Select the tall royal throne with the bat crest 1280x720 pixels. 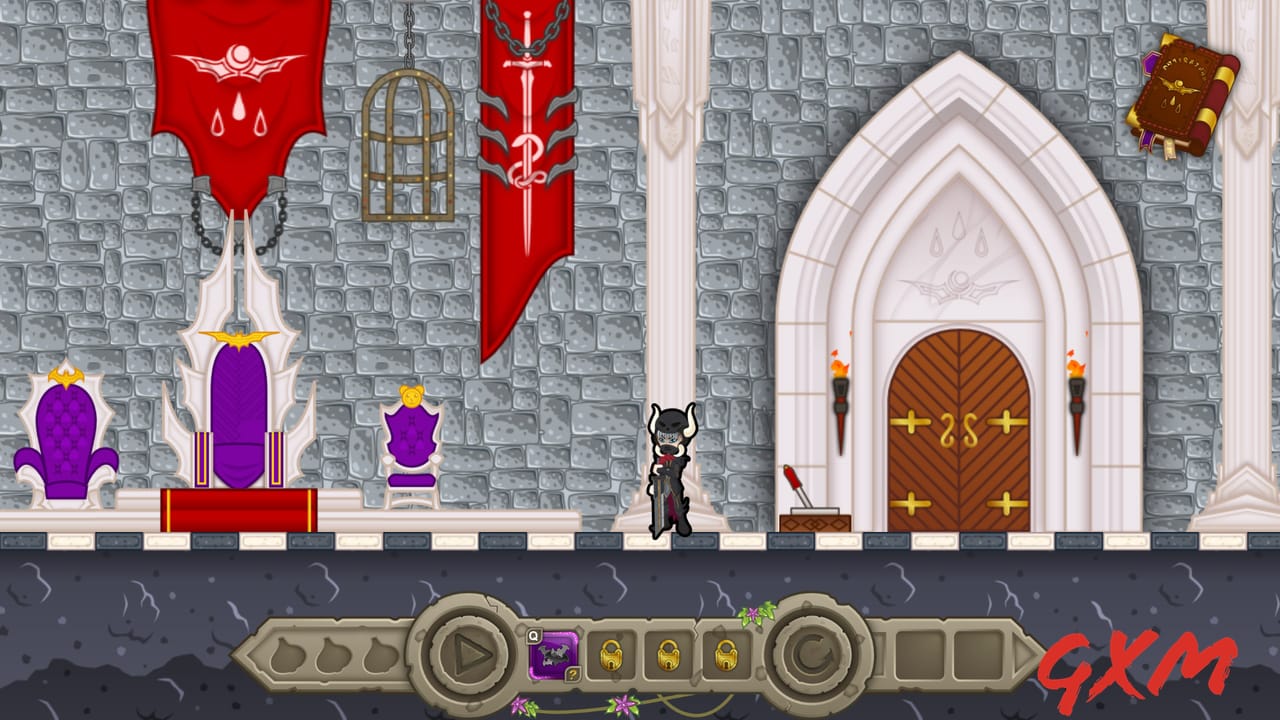[238, 400]
